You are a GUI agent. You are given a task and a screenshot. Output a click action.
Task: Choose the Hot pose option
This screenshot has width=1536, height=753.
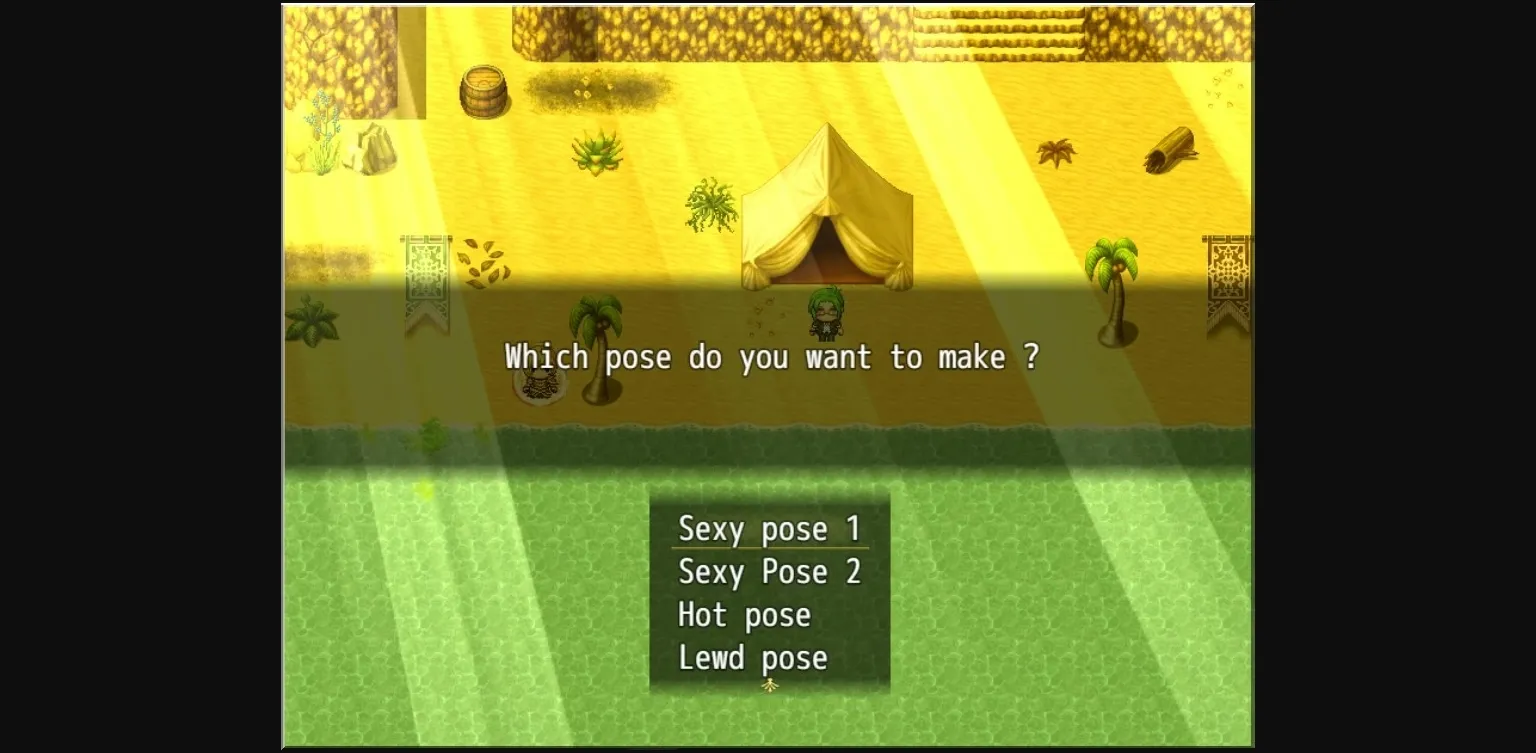pyautogui.click(x=743, y=615)
